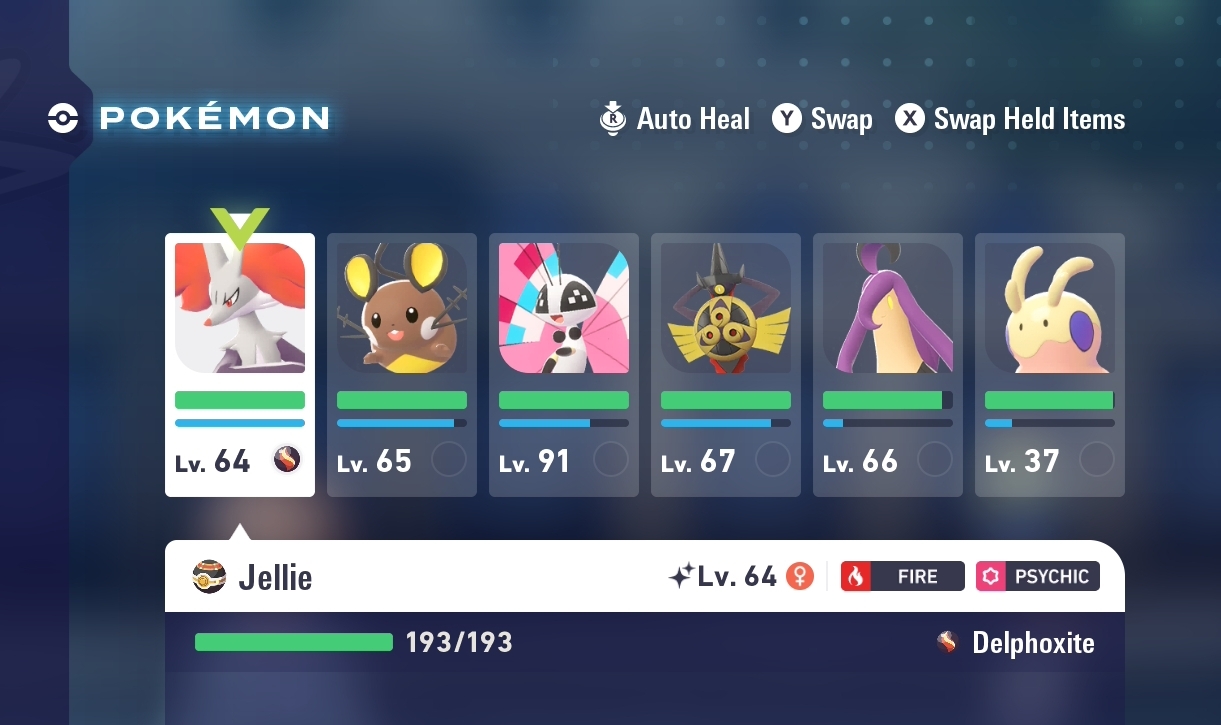The height and width of the screenshot is (725, 1221).
Task: Pick the Lv. 67 Aegislash party card
Action: click(x=725, y=364)
